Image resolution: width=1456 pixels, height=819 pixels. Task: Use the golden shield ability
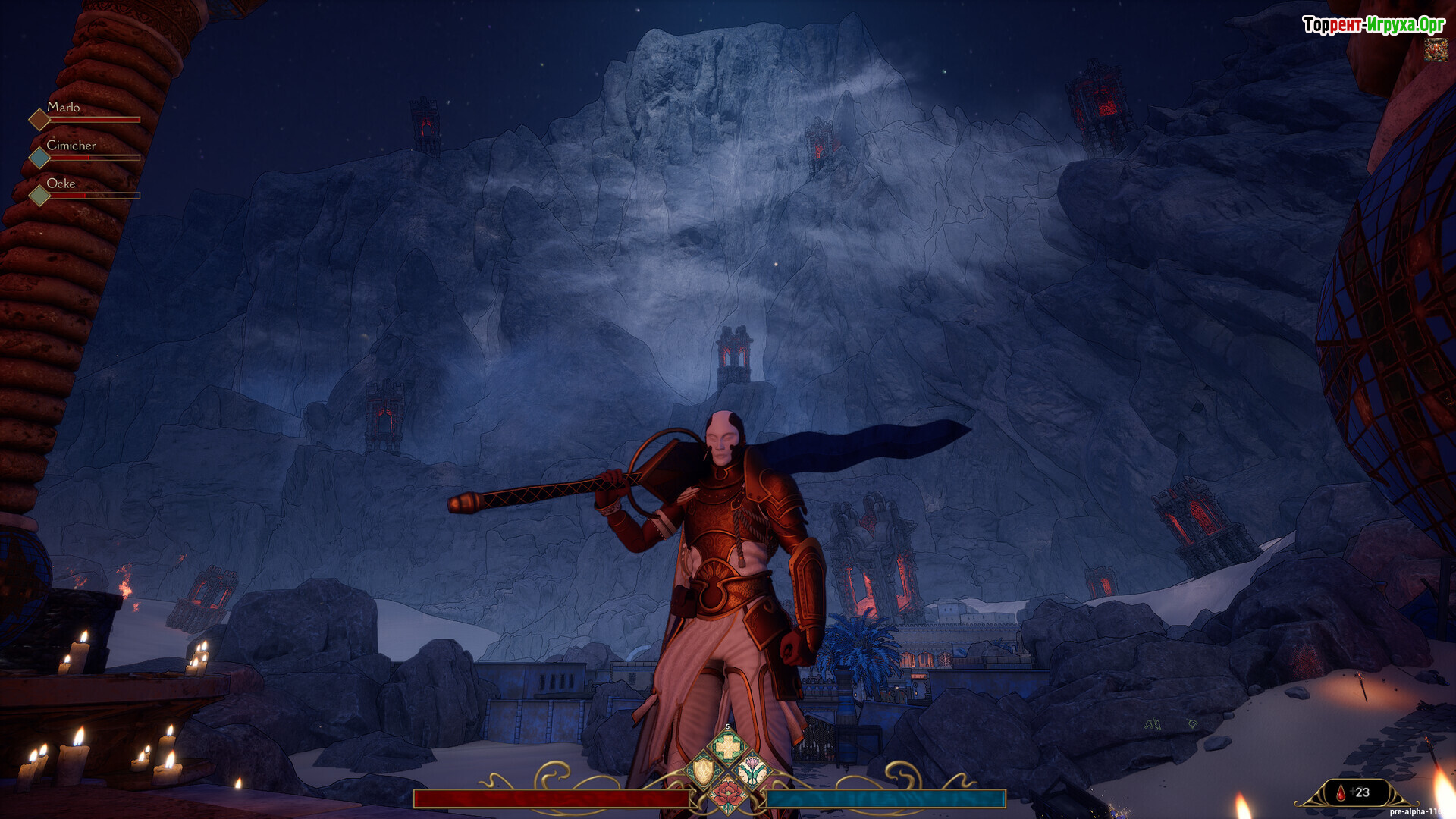pos(703,772)
